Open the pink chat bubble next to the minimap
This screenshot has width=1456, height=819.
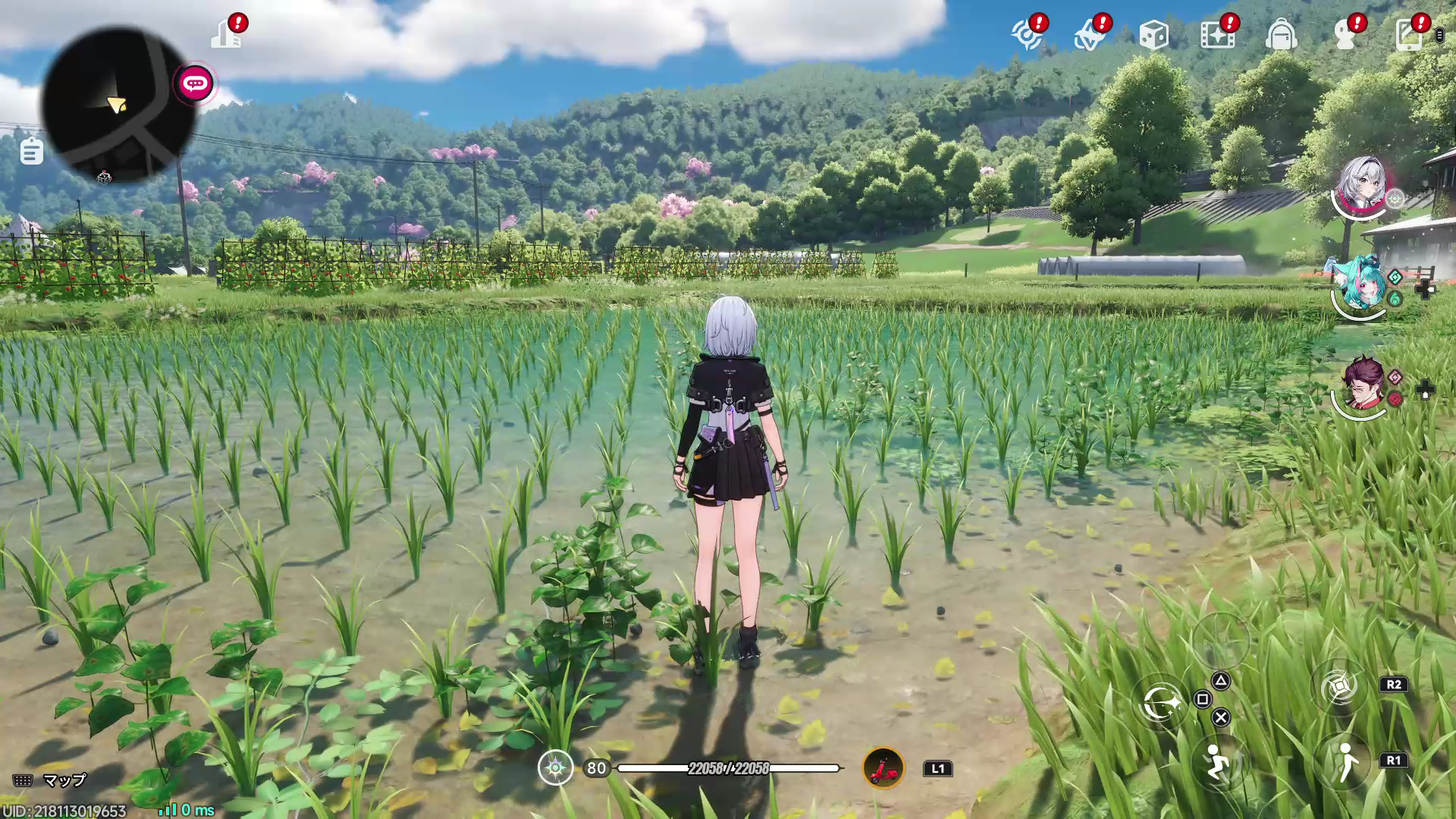click(x=193, y=84)
